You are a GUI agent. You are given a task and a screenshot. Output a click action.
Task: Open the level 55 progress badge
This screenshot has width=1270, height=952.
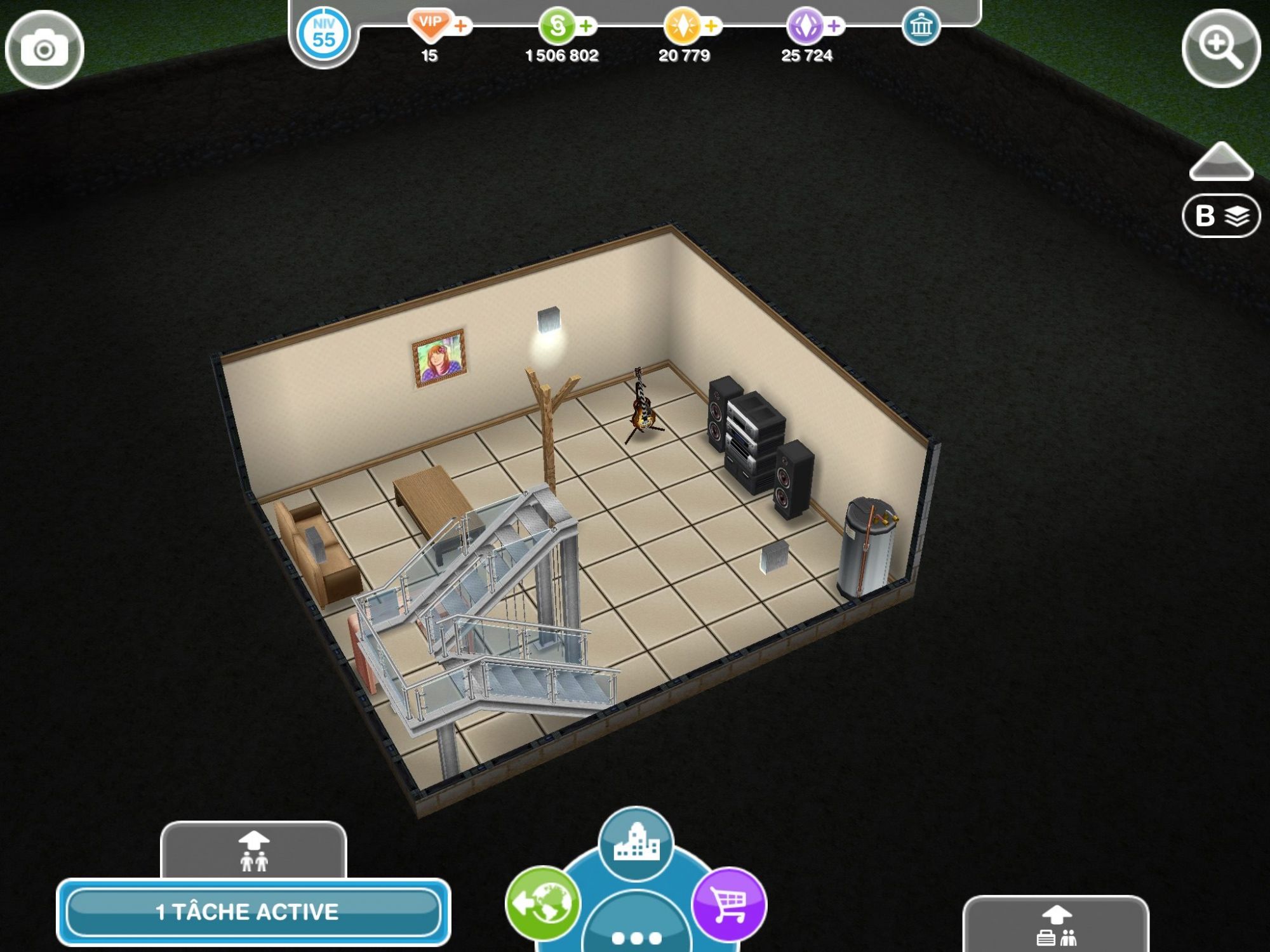323,34
